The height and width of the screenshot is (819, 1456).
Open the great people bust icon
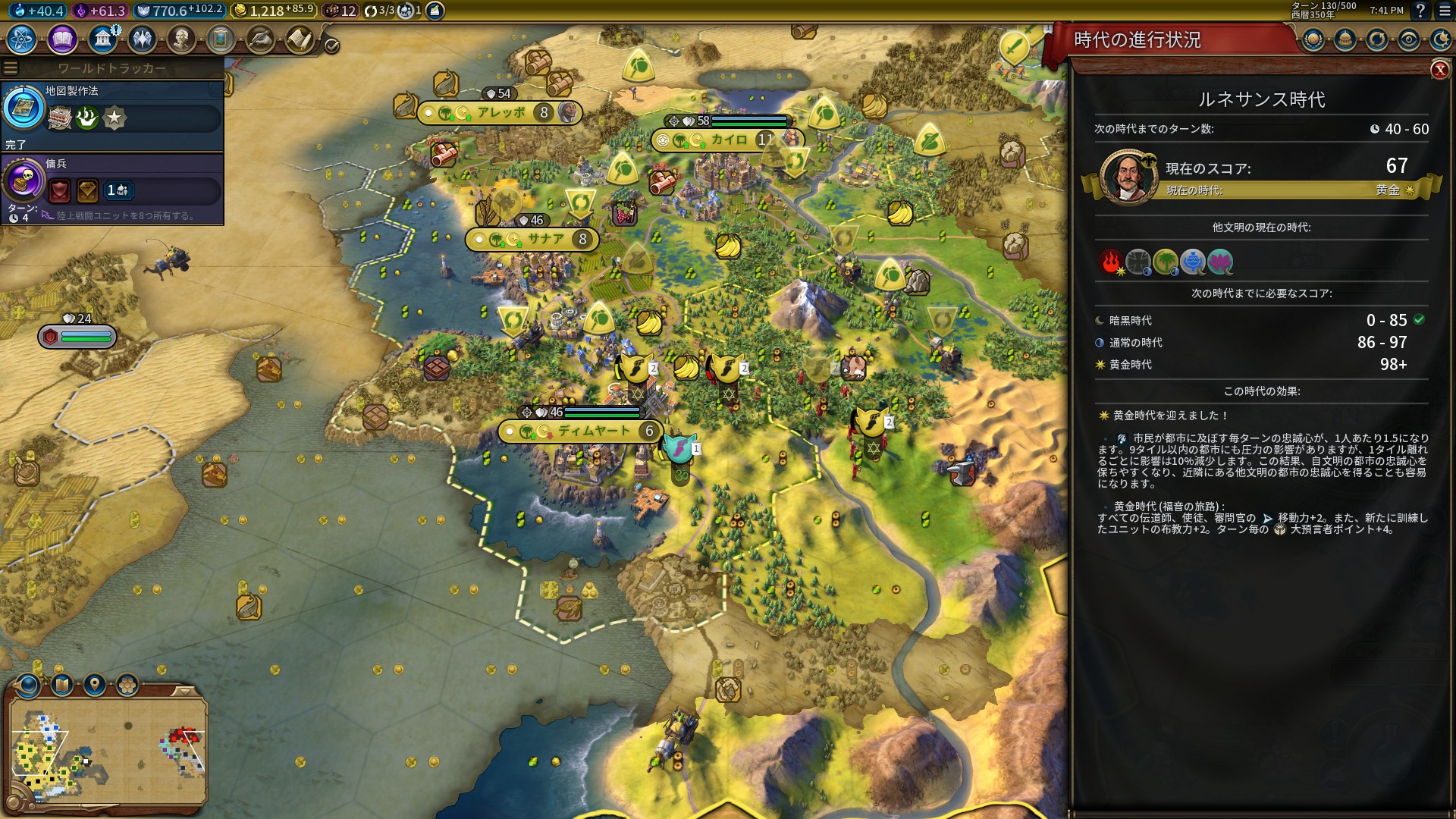(x=181, y=39)
